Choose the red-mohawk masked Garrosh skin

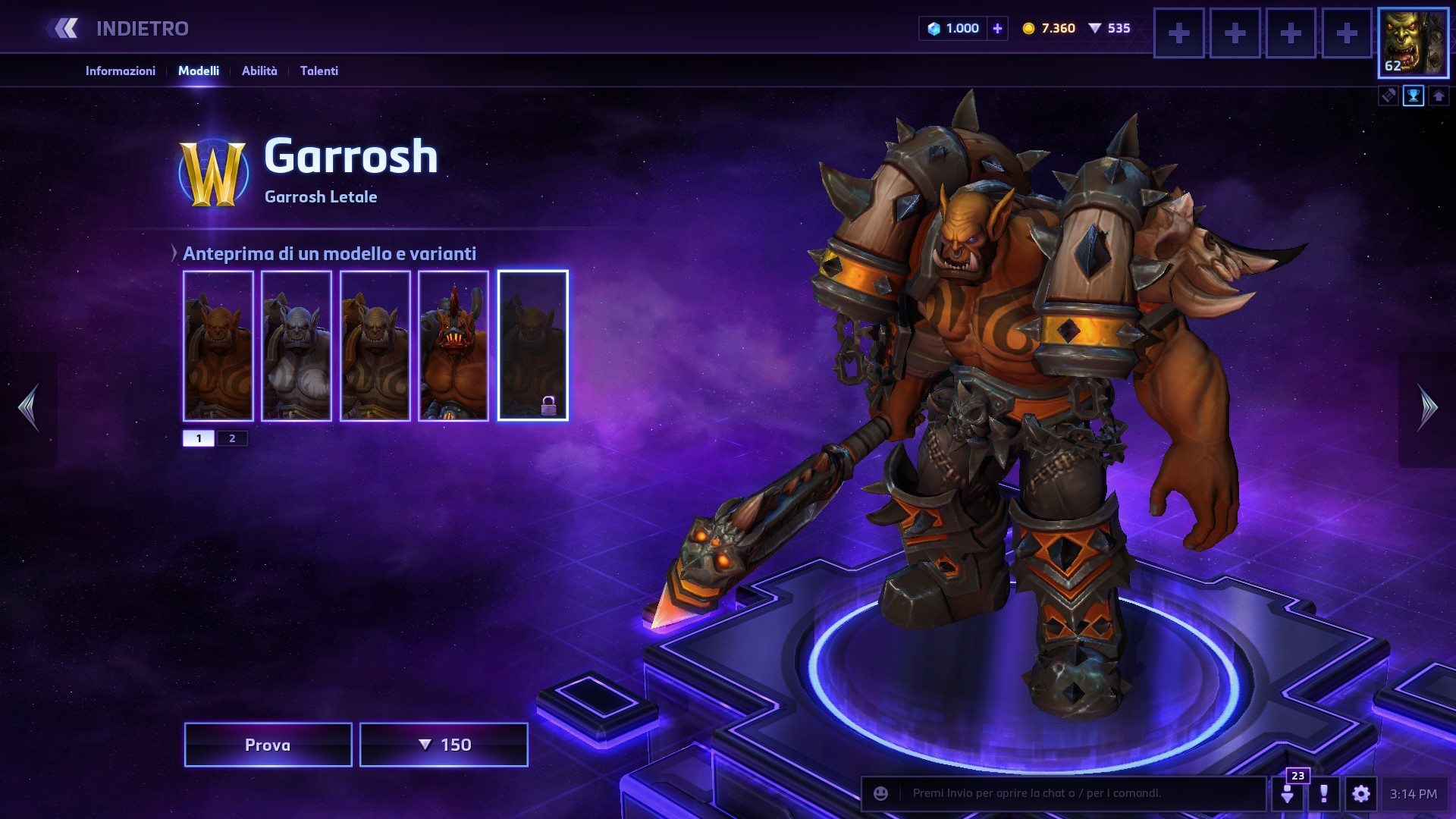pyautogui.click(x=453, y=346)
